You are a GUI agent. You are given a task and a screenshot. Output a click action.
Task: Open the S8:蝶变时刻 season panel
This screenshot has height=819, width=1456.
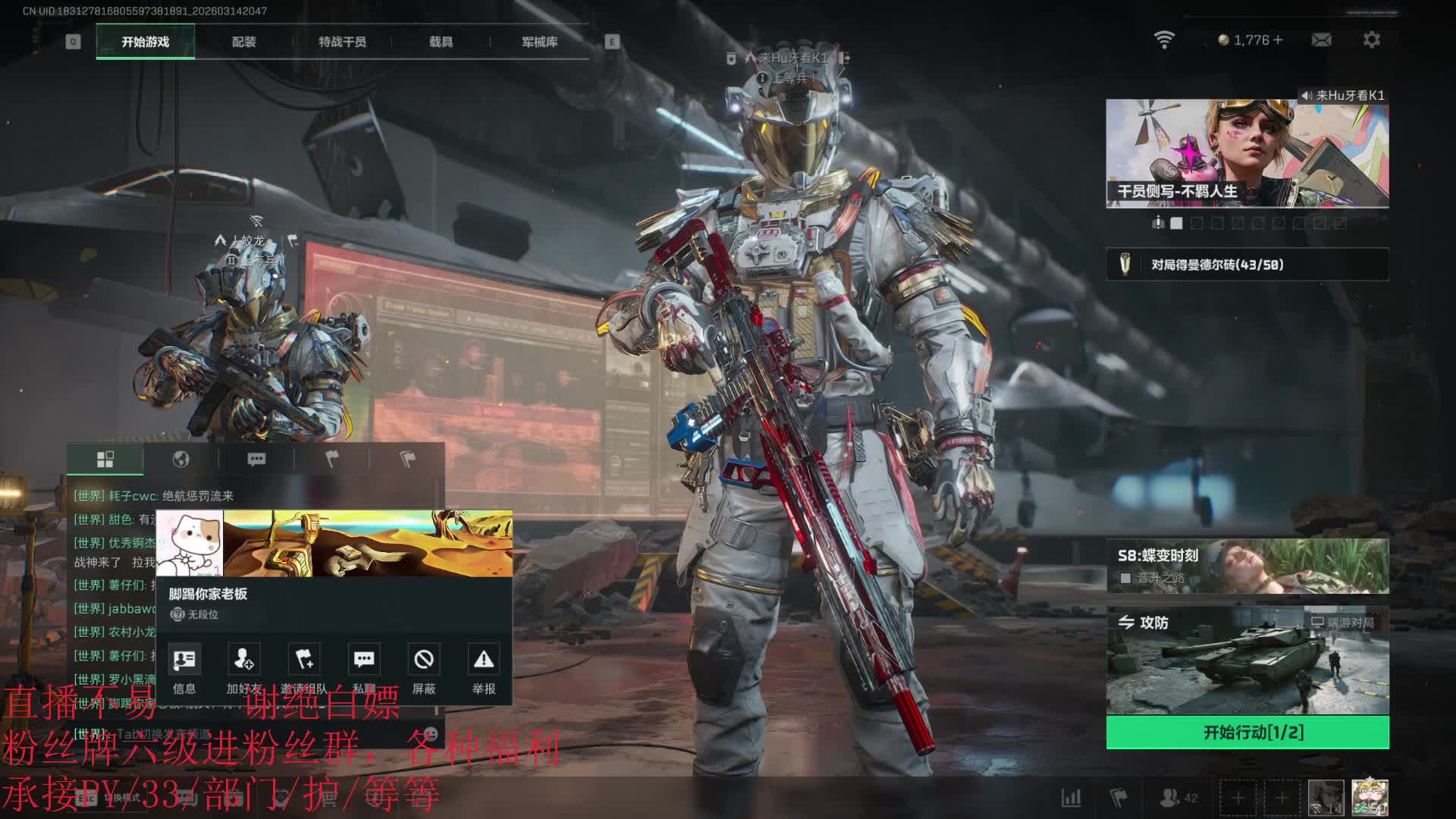point(1247,566)
